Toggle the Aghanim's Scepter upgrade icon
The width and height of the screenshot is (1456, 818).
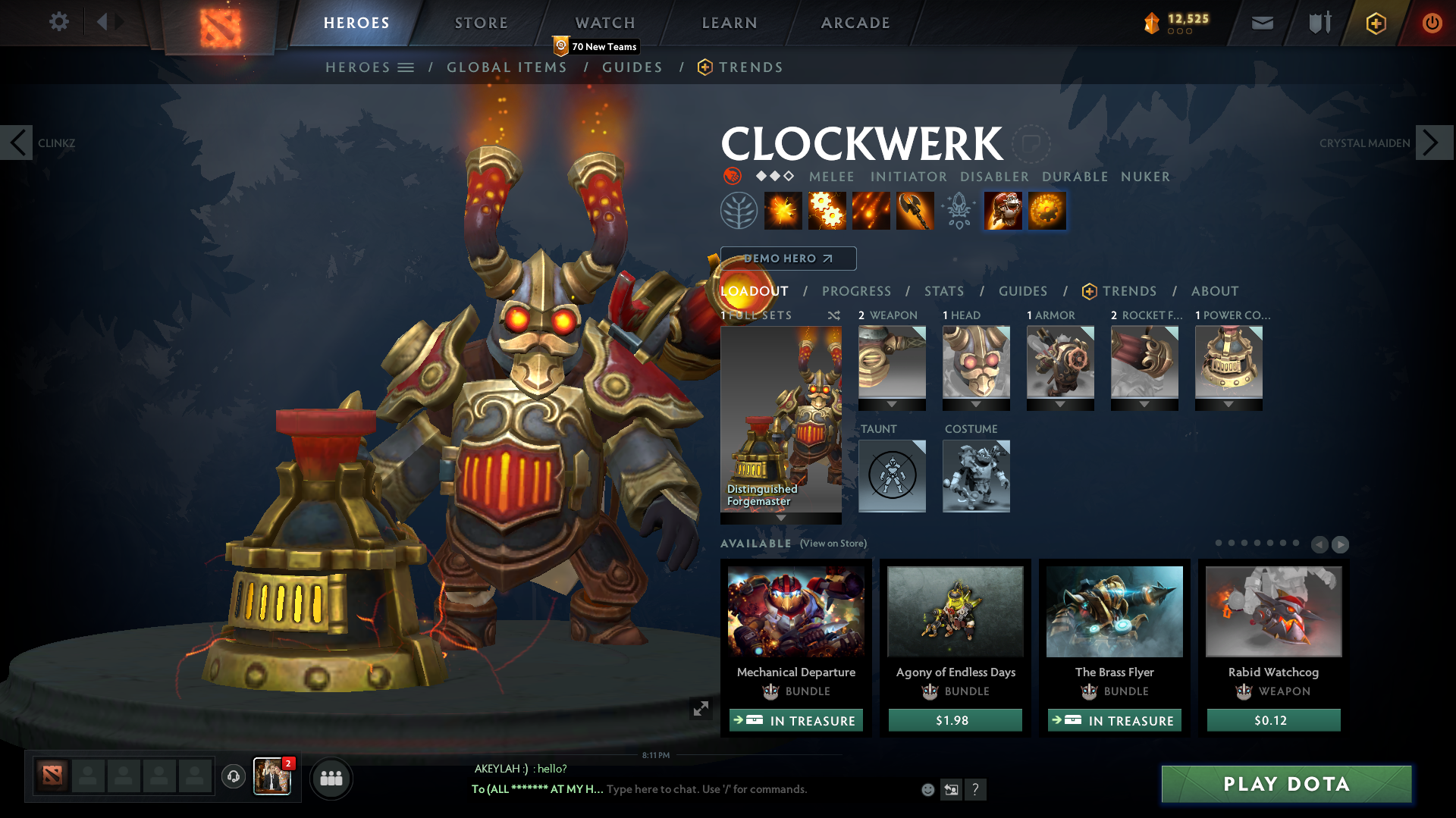(x=958, y=211)
